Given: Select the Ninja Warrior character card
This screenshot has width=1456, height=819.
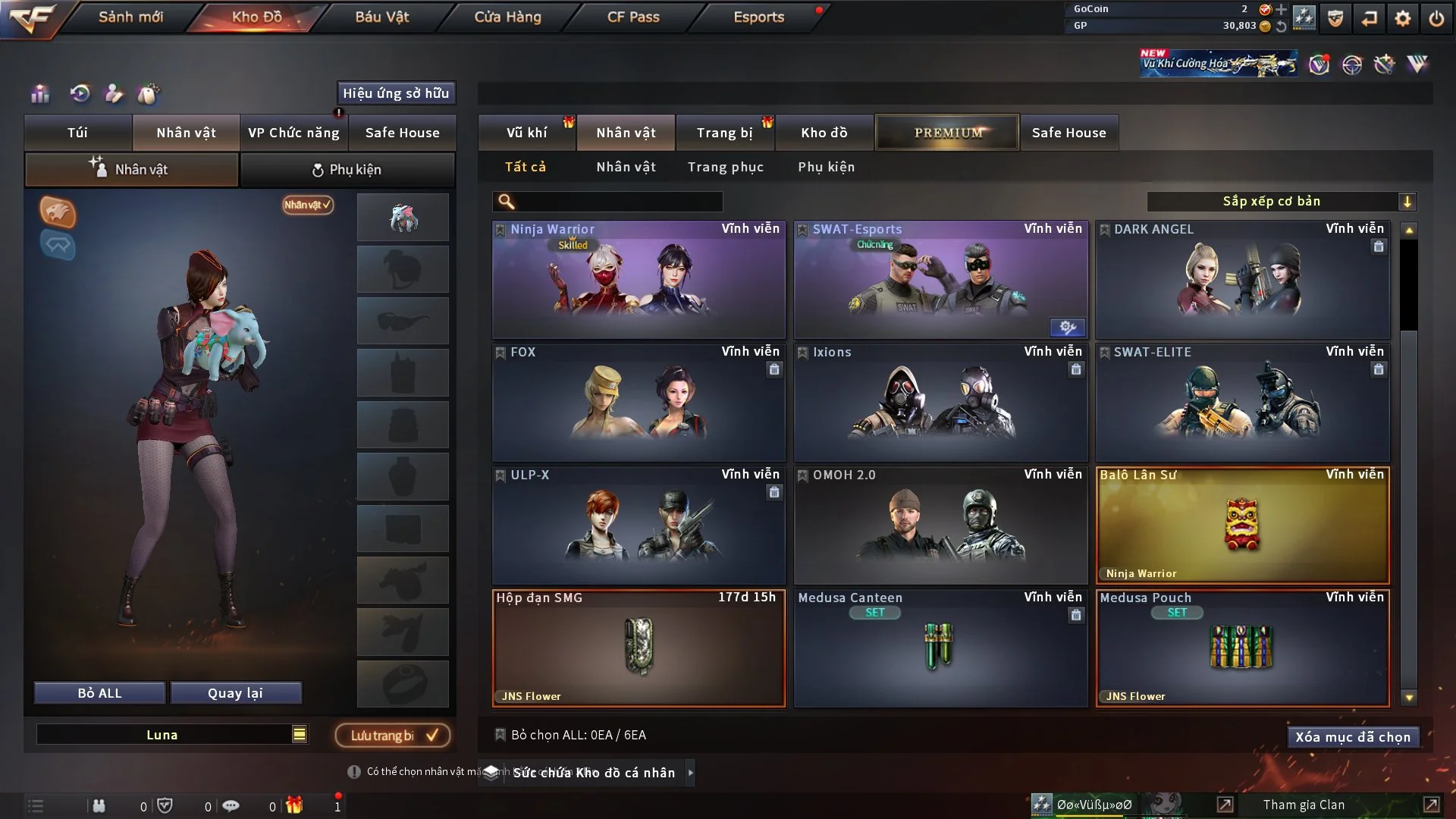Looking at the screenshot, I should point(639,279).
